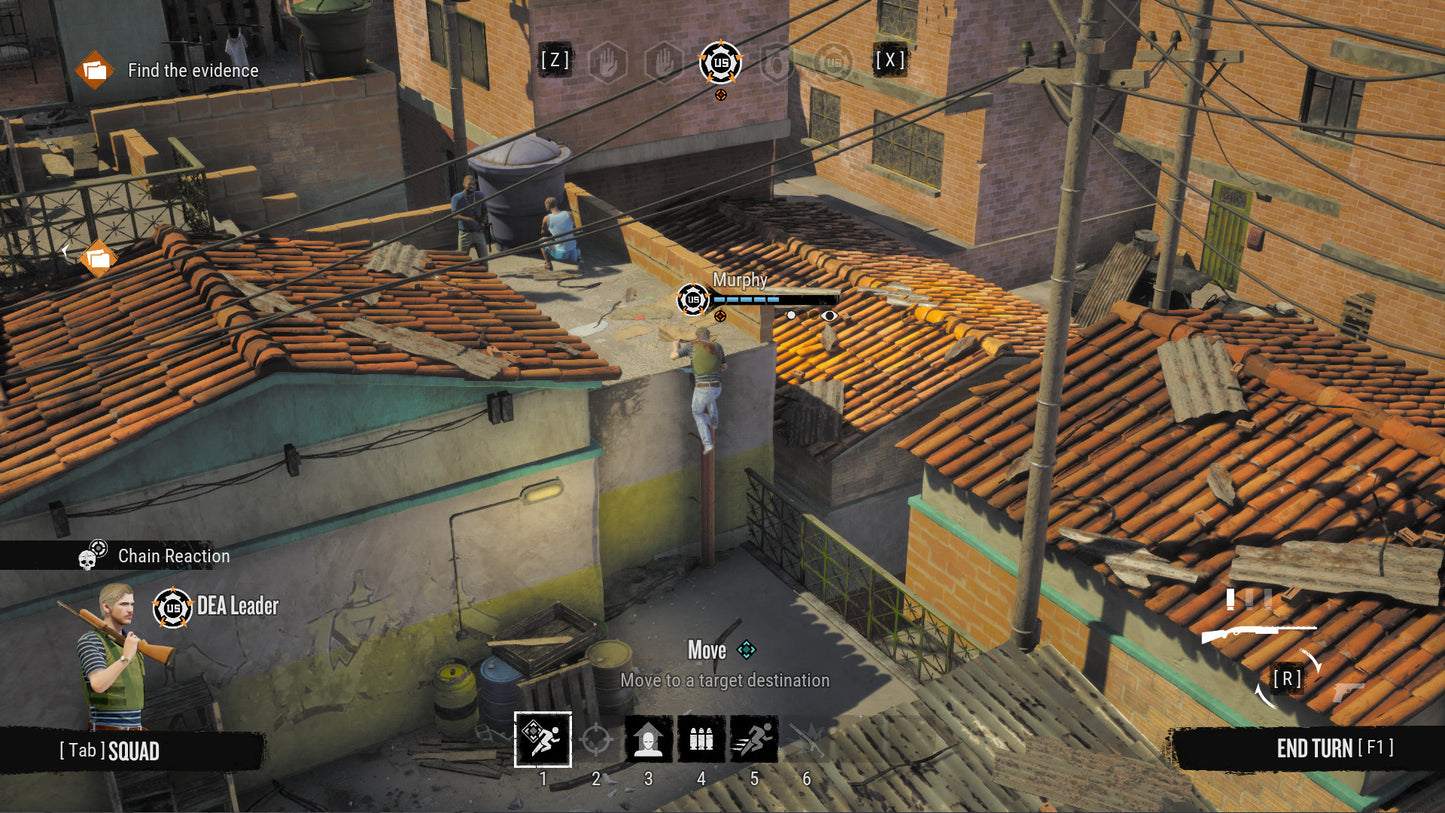The width and height of the screenshot is (1445, 813).
Task: Select the Move ability in the action bar
Action: point(543,739)
